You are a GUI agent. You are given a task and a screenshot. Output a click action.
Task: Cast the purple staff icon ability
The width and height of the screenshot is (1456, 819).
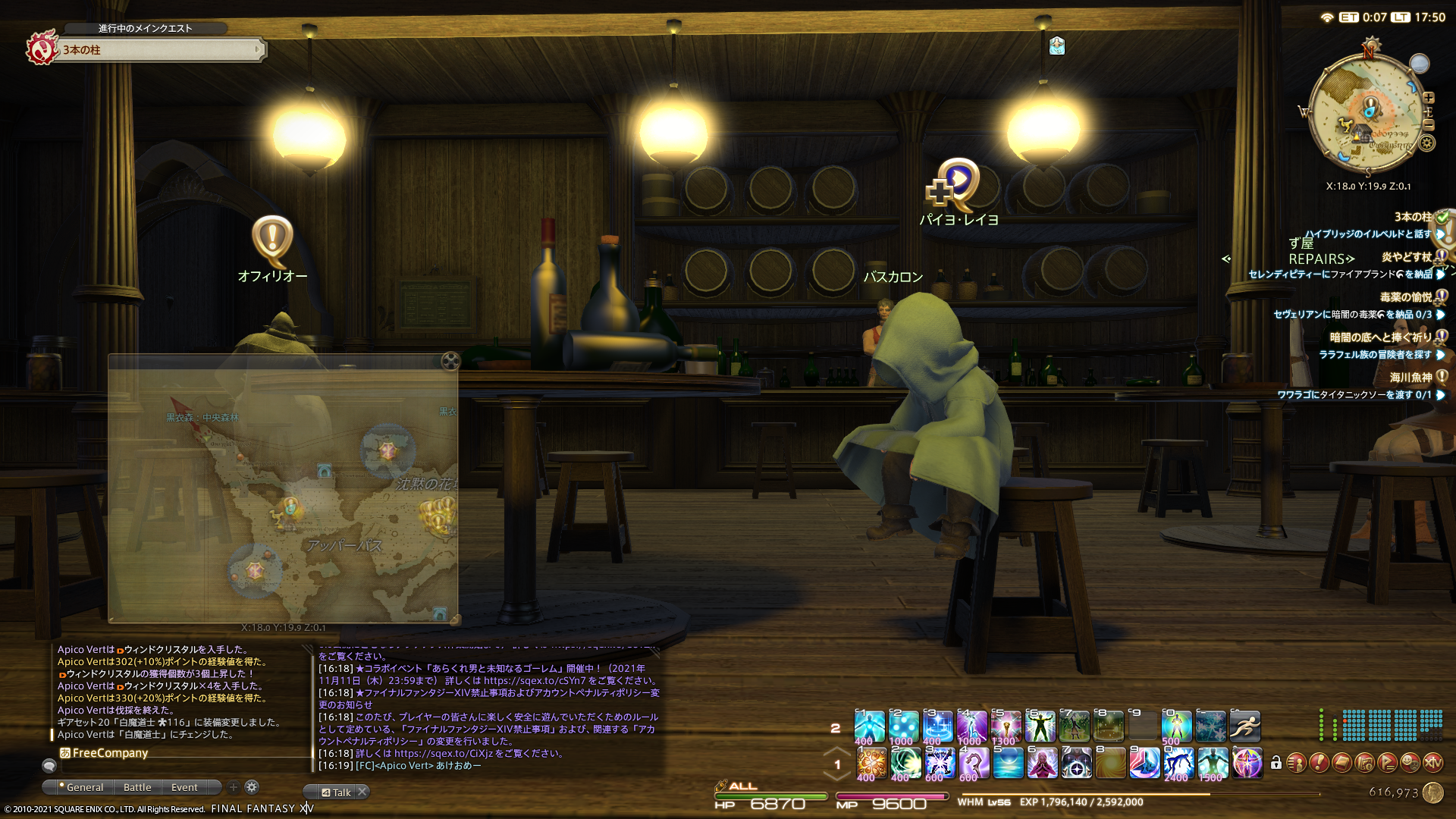click(973, 763)
